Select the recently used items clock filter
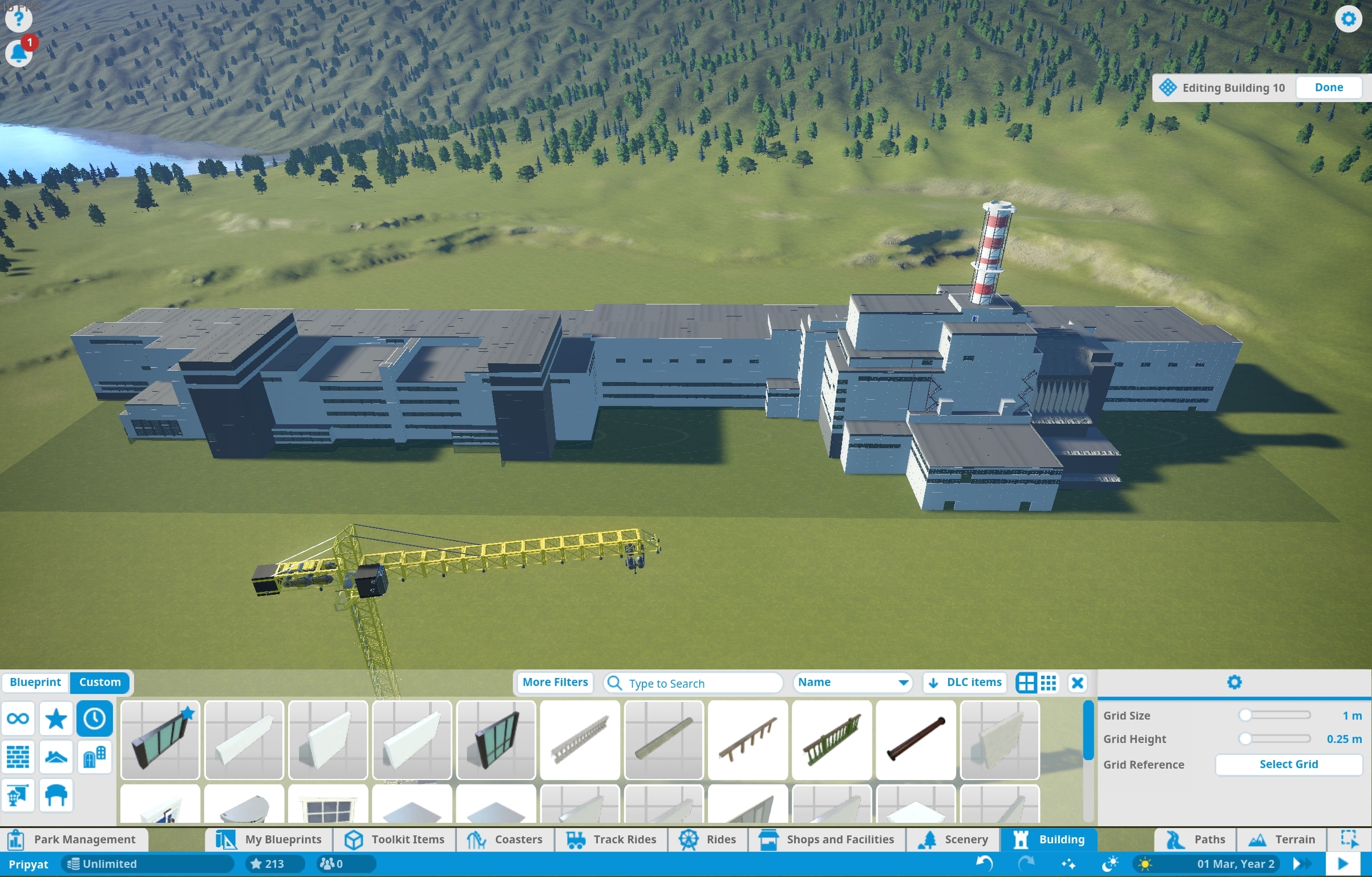The height and width of the screenshot is (877, 1372). point(94,718)
